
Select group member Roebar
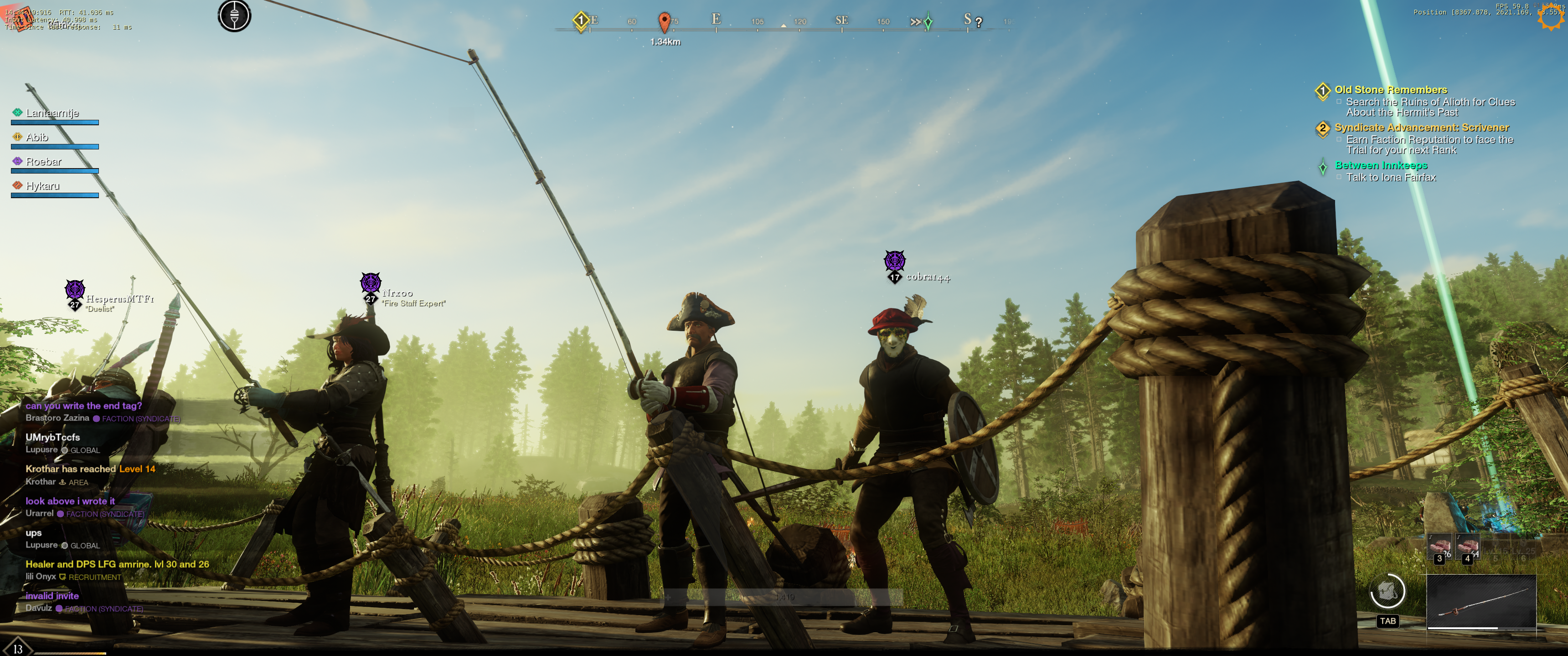[x=43, y=162]
